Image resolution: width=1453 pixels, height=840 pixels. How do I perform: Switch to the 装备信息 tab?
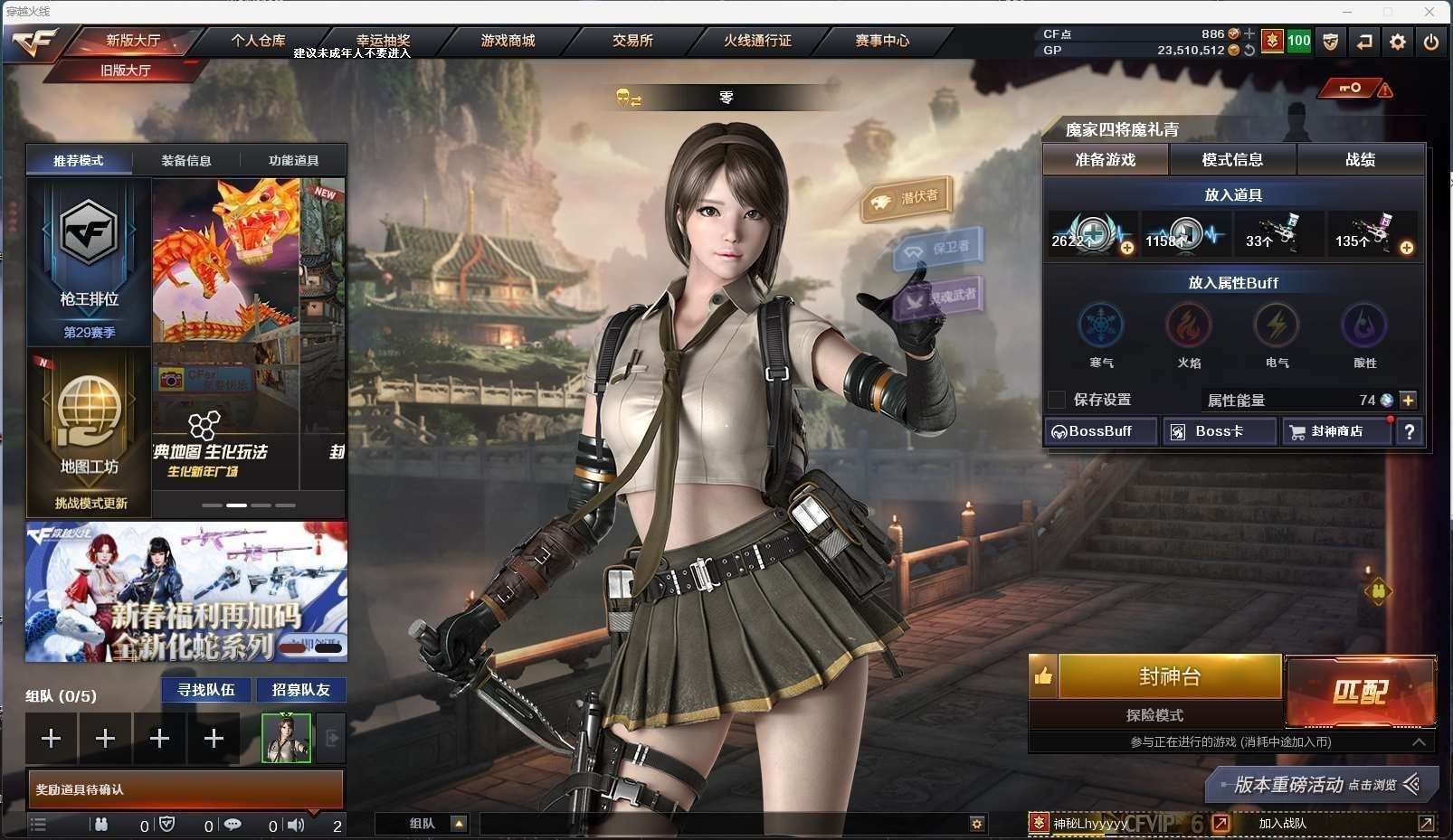tap(186, 161)
